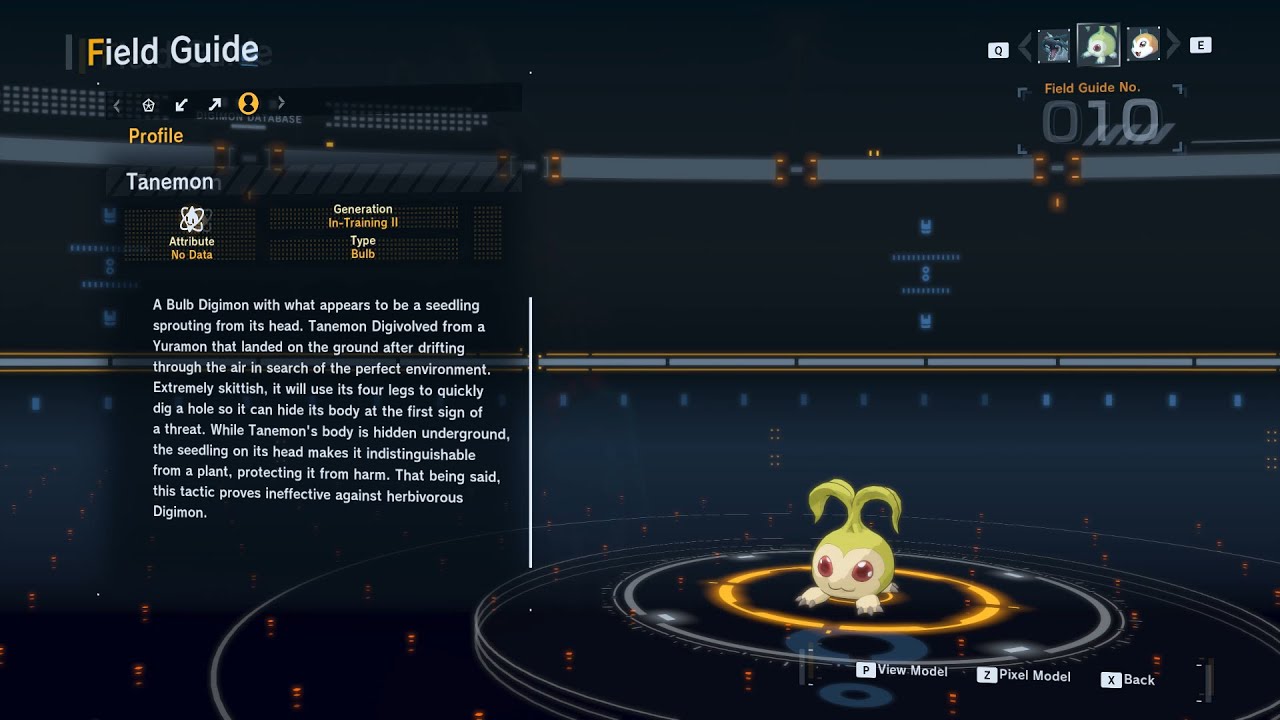Screen dimensions: 1280x720
Task: Go Back from the Field Guide
Action: coord(1129,680)
